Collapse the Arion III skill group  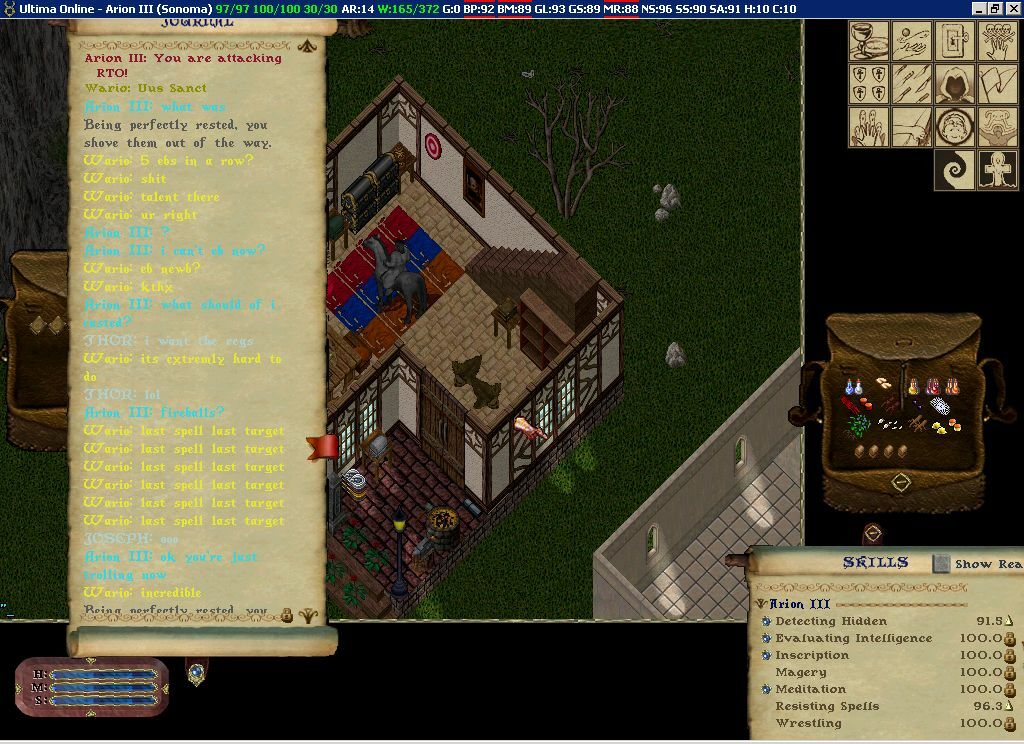point(761,604)
